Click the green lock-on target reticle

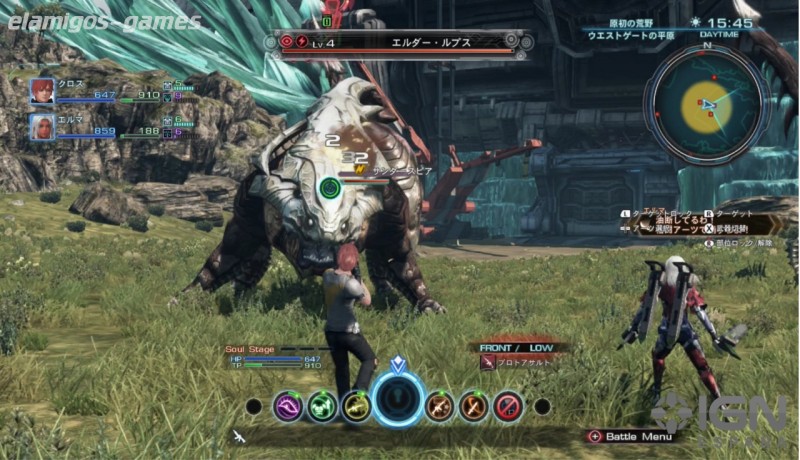tap(331, 187)
